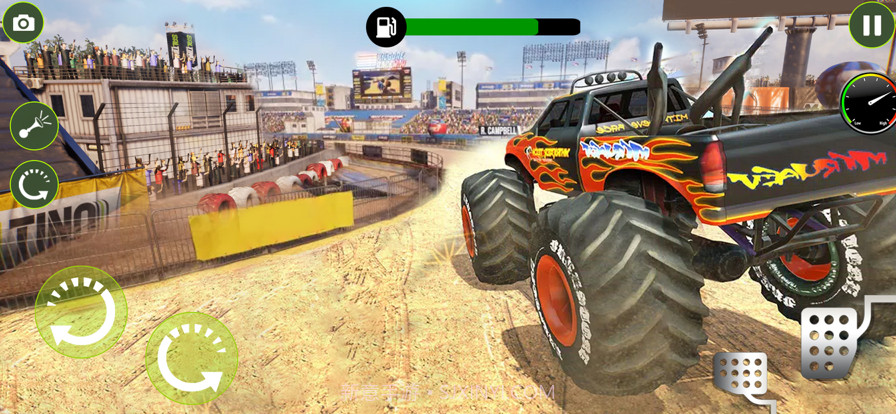Pause the game

click(x=871, y=24)
